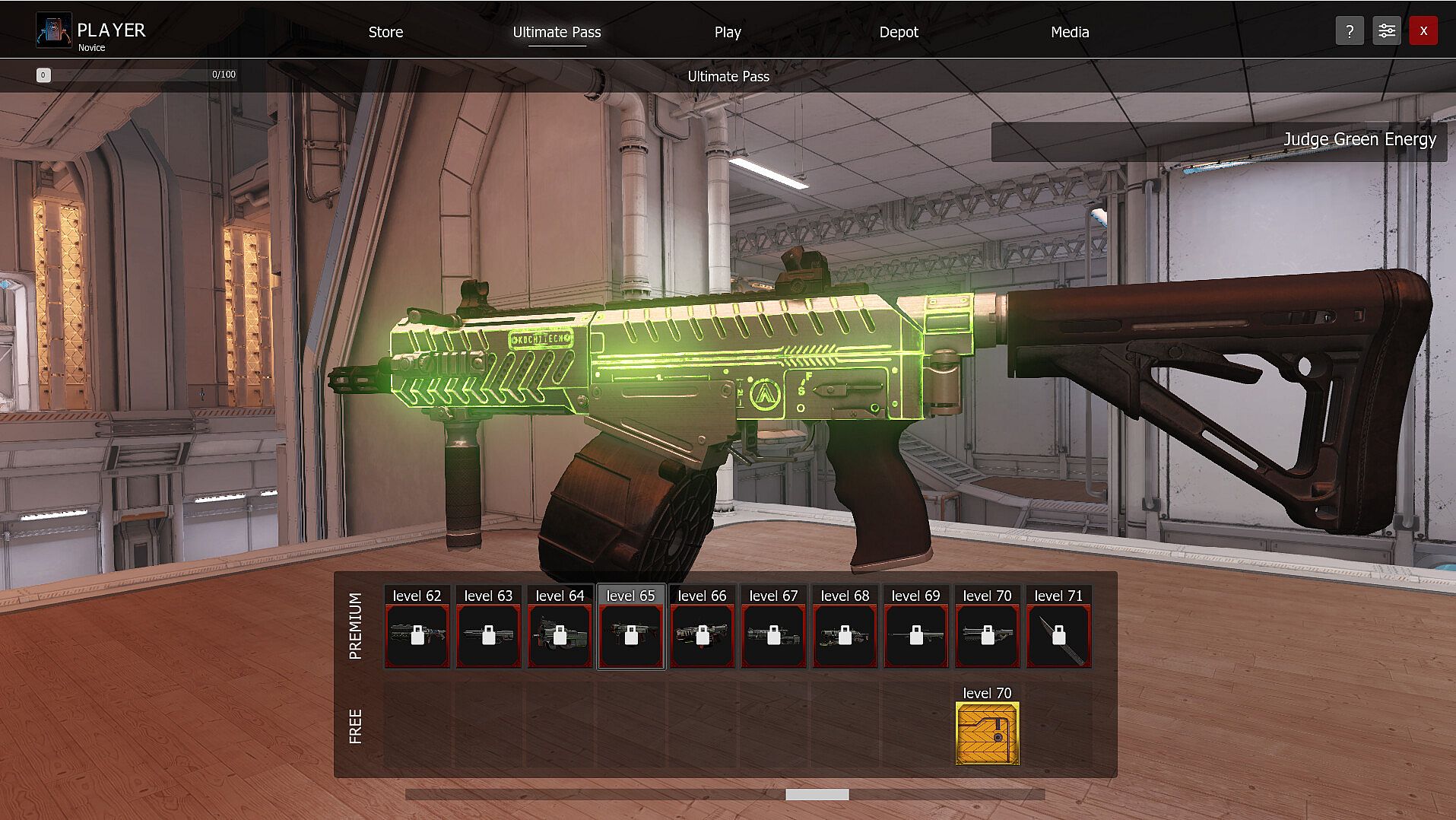The height and width of the screenshot is (820, 1456).
Task: Choose the level 69 premium reward
Action: coord(916,635)
